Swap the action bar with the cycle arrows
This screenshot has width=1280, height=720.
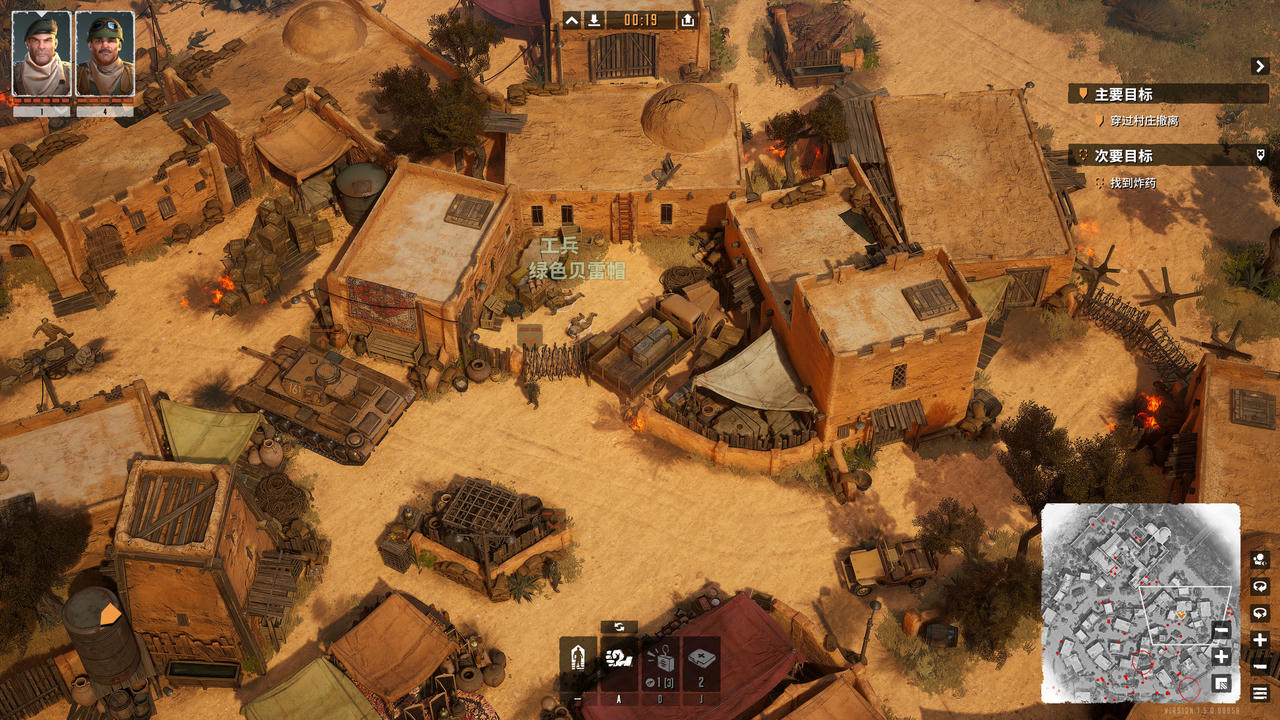(619, 627)
